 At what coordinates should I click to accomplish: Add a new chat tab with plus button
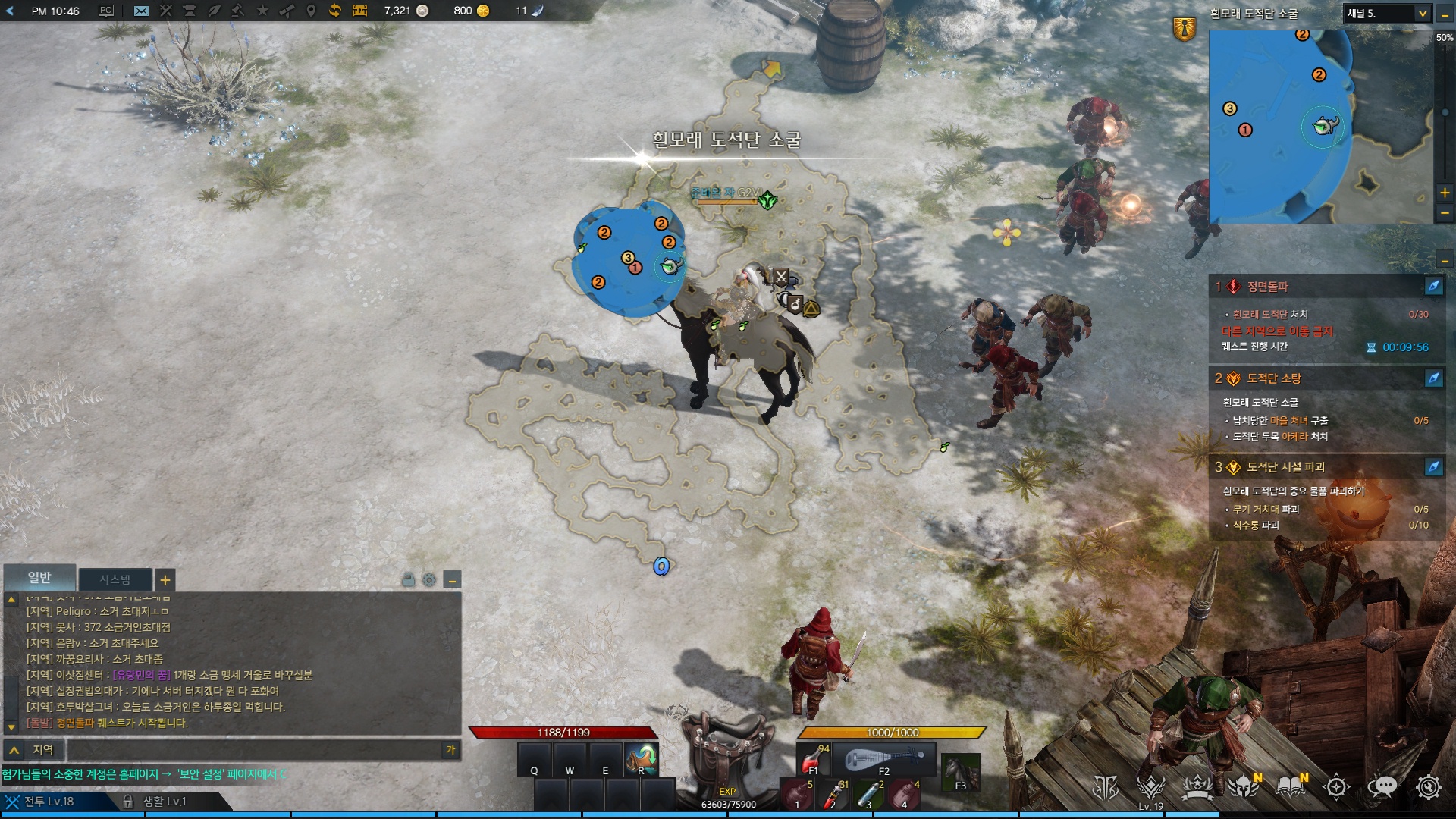click(165, 581)
